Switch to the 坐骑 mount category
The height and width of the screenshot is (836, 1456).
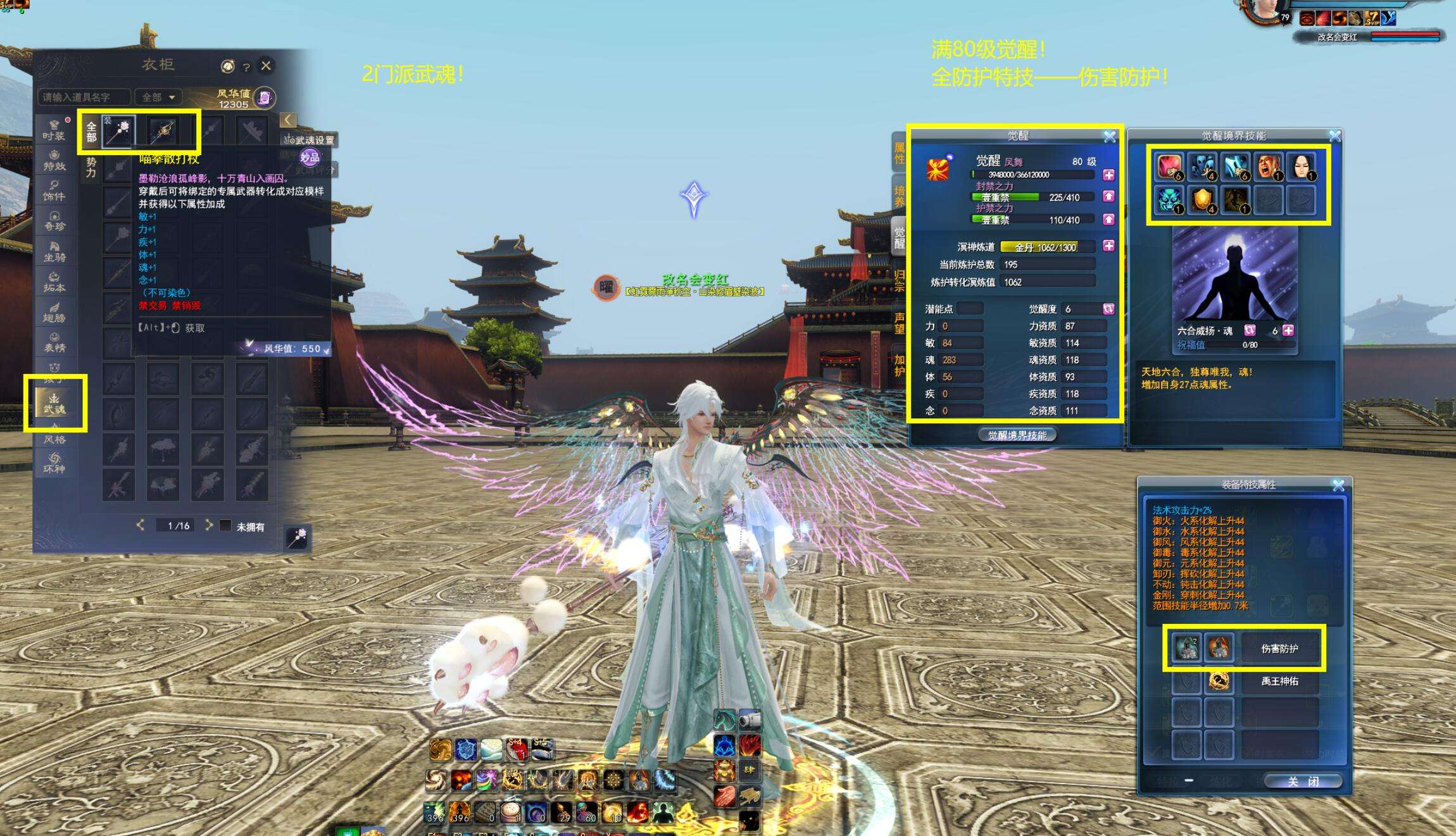point(54,251)
